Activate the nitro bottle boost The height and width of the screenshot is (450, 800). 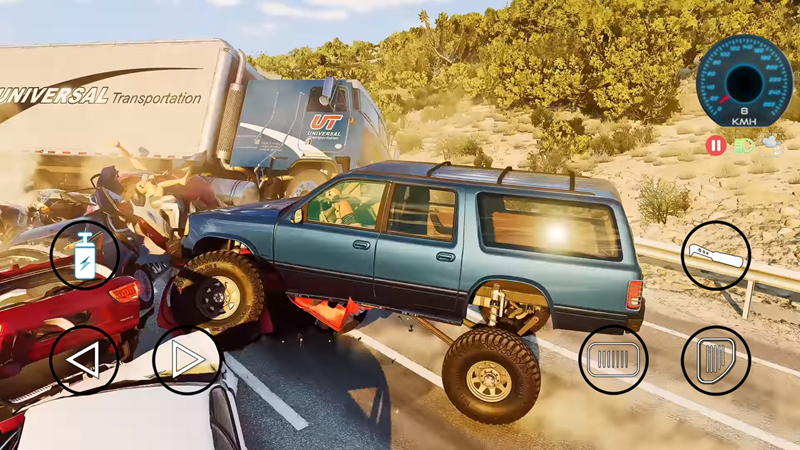[84, 254]
